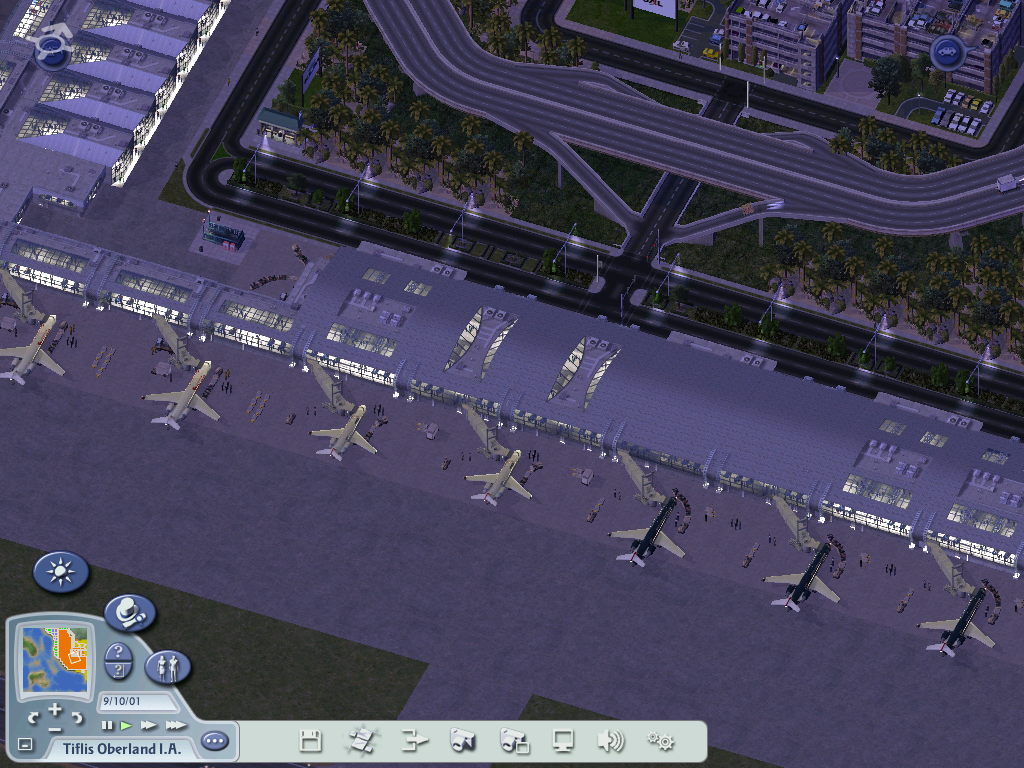Take a snapshot with the camera icon
The image size is (1024, 768).
tap(462, 741)
